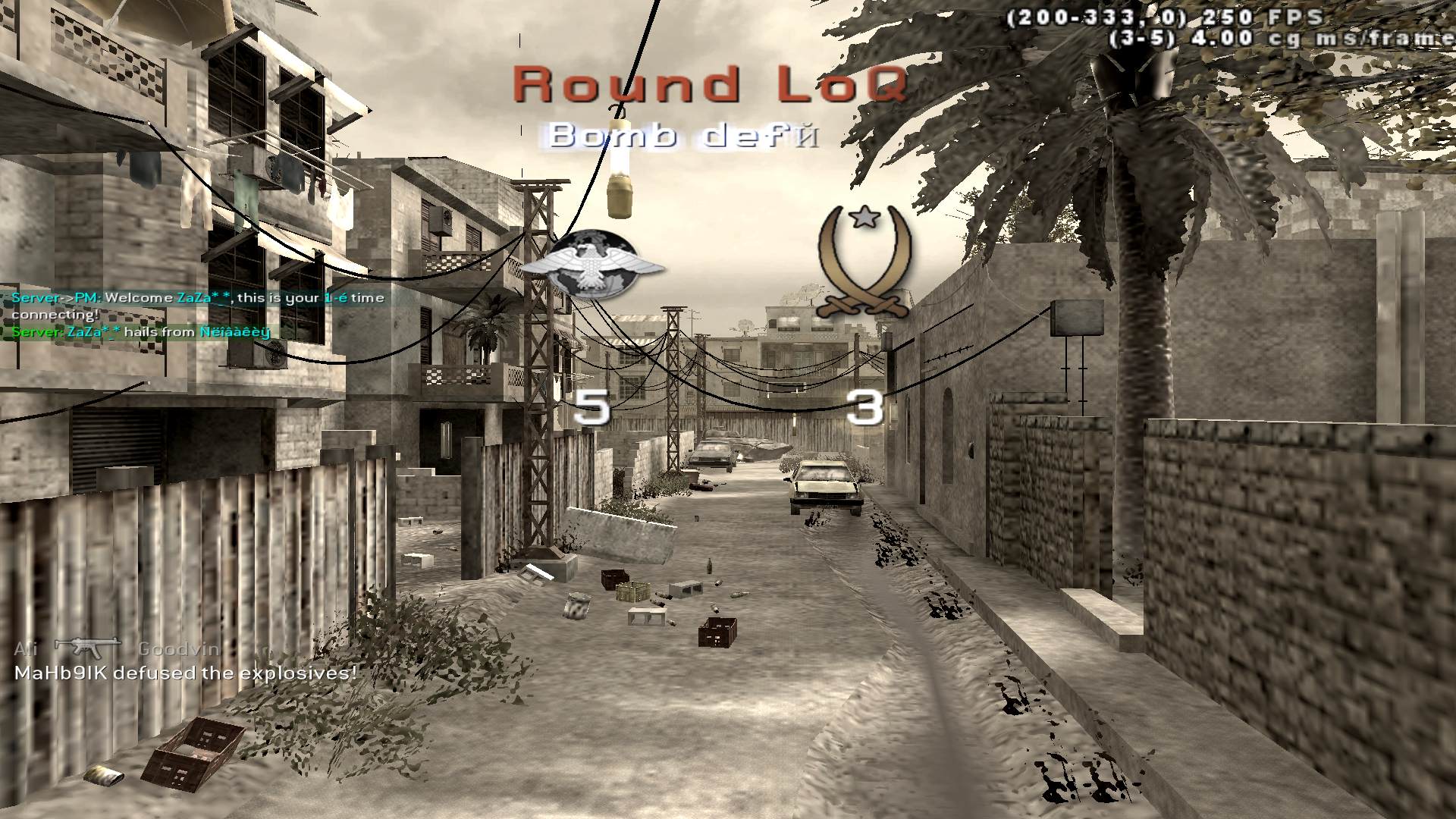Open the Marines score tab showing 5
The width and height of the screenshot is (1456, 819).
pos(594,405)
